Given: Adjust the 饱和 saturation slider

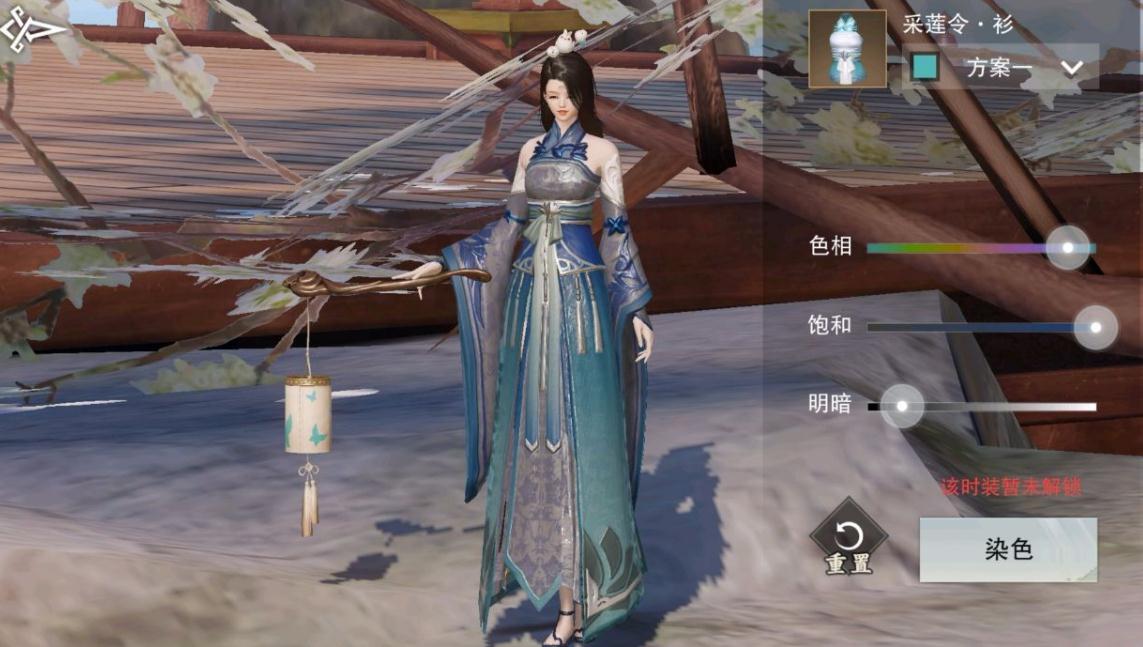Looking at the screenshot, I should click(x=1095, y=327).
